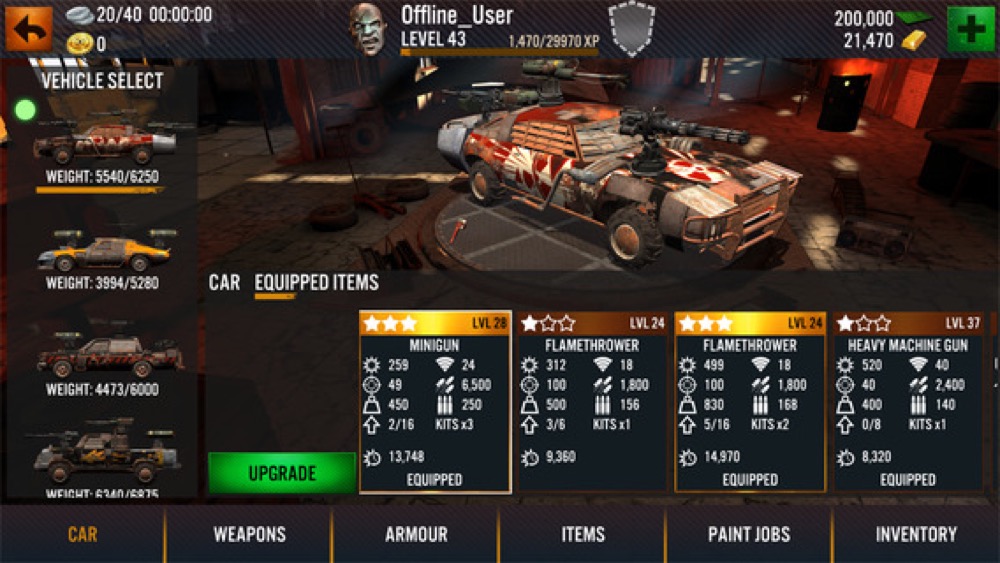Image resolution: width=1000 pixels, height=563 pixels.
Task: Choose the level 37 Heavy Machine Gun card
Action: 908,402
